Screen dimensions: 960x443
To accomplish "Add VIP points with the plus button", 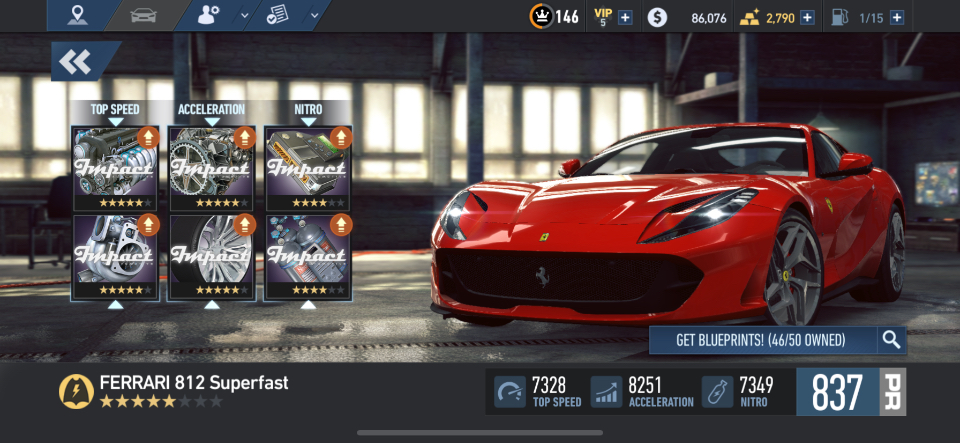I will [625, 17].
